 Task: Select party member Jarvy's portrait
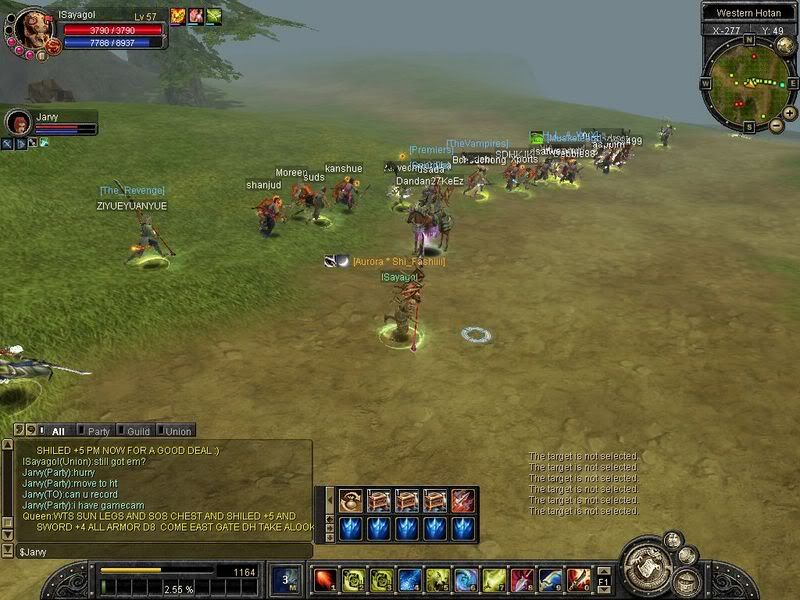tap(18, 123)
